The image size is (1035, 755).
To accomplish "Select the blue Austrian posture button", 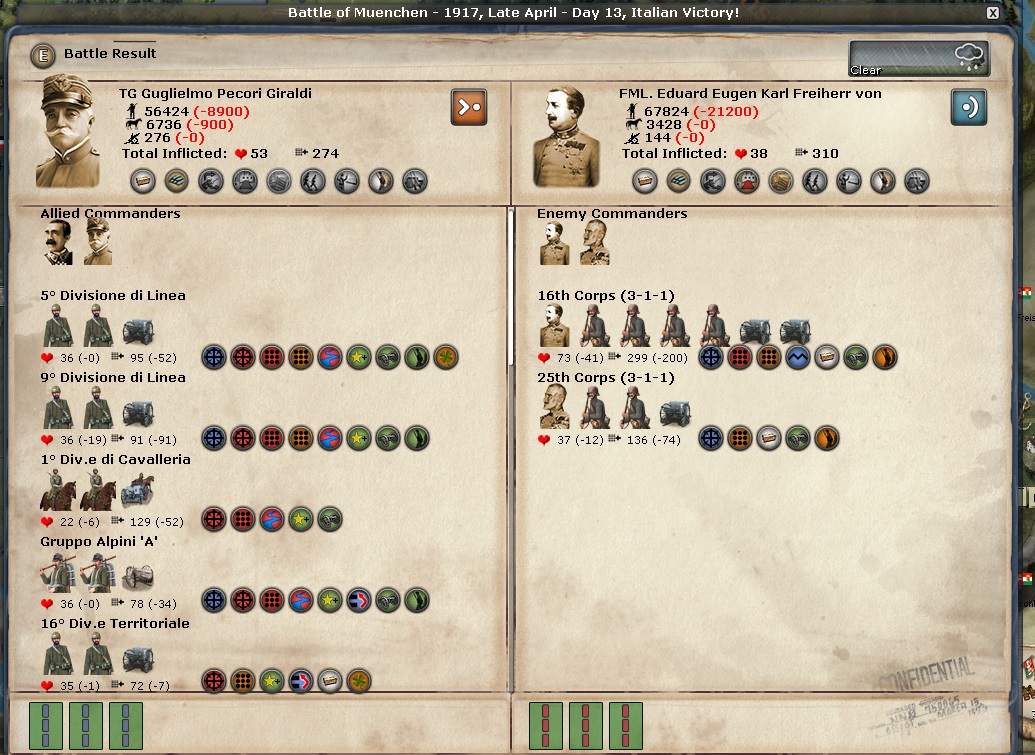I will click(x=968, y=107).
